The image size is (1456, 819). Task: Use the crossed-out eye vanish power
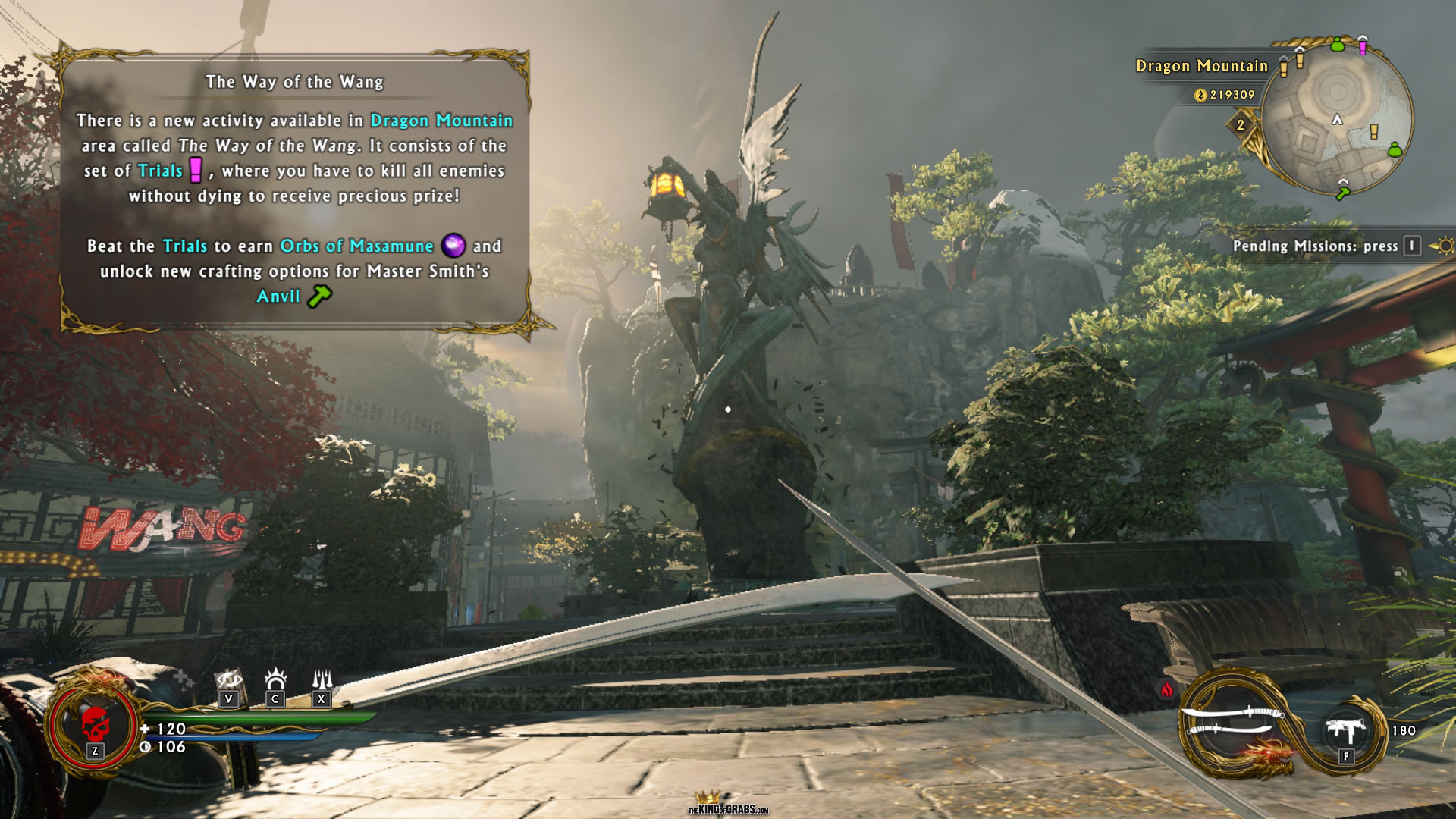tap(228, 680)
